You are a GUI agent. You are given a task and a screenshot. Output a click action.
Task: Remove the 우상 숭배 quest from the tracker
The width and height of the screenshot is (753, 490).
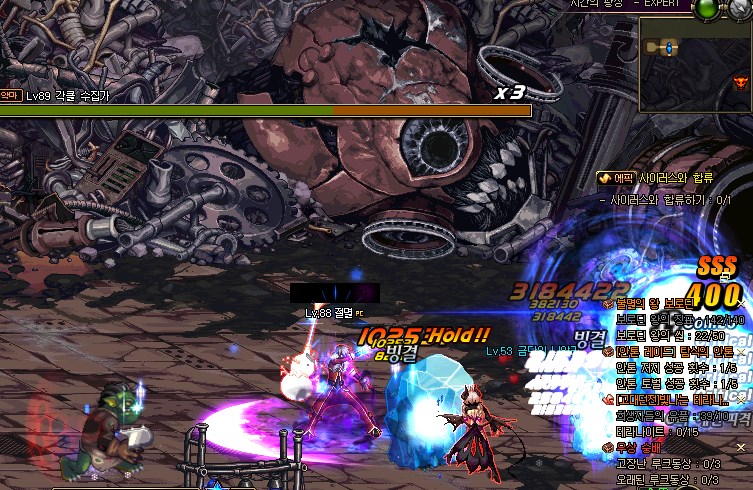tap(741, 448)
